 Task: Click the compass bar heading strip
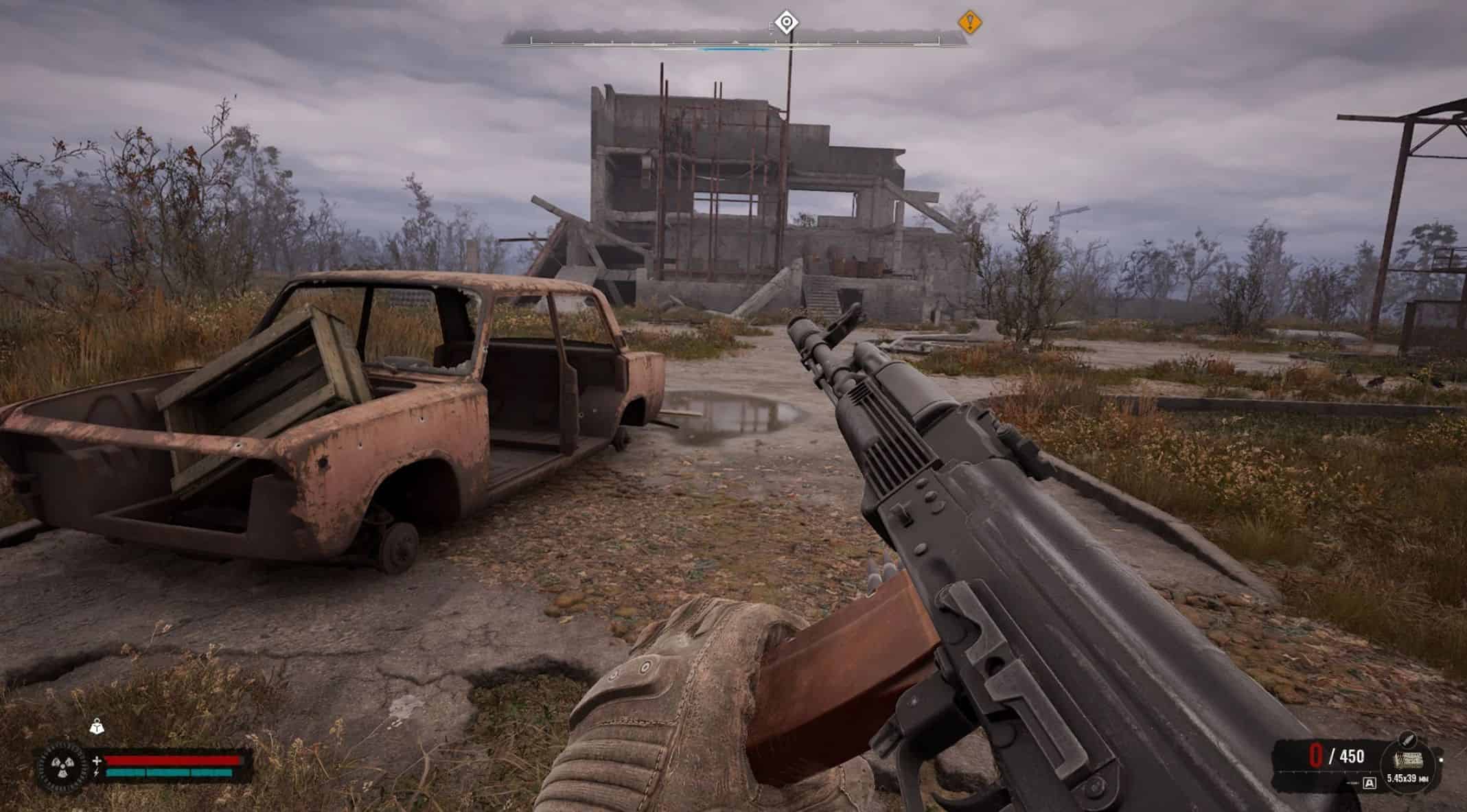pyautogui.click(x=735, y=41)
